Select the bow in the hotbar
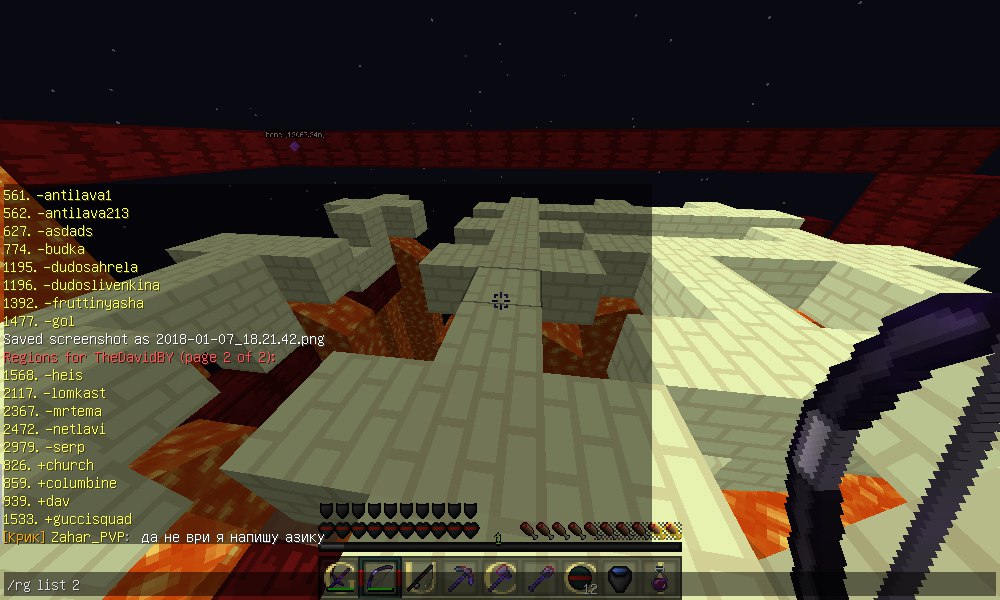This screenshot has height=600, width=1000. pos(381,578)
